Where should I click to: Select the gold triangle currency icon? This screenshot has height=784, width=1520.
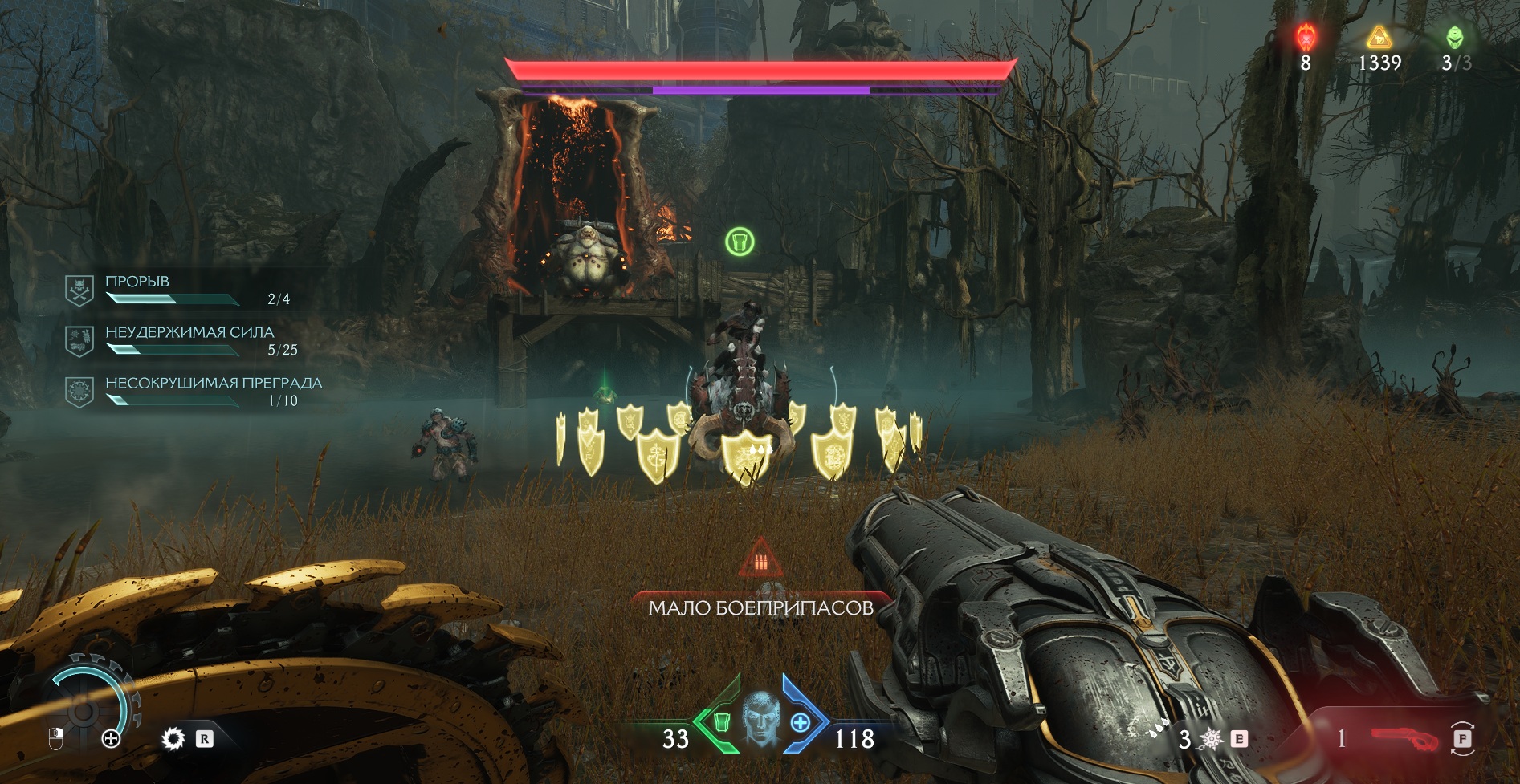(x=1379, y=37)
